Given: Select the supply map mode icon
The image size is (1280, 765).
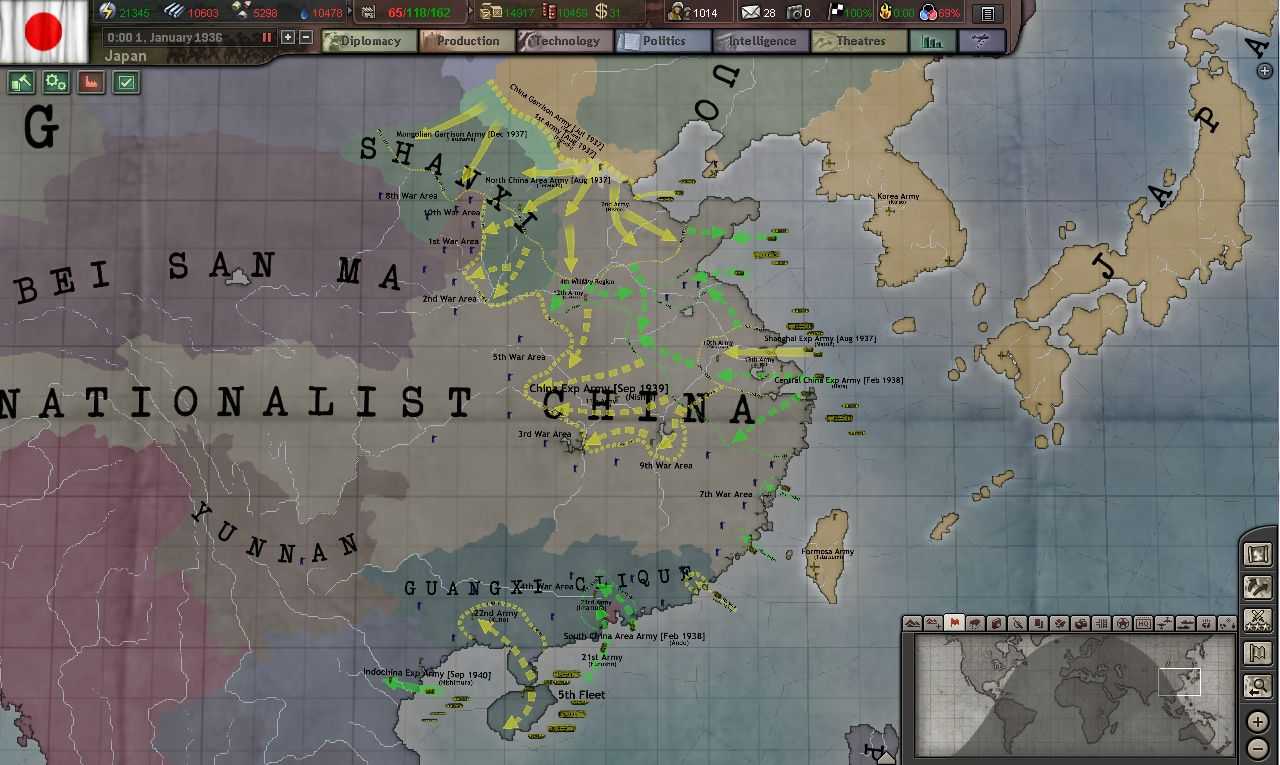Looking at the screenshot, I should click(996, 622).
